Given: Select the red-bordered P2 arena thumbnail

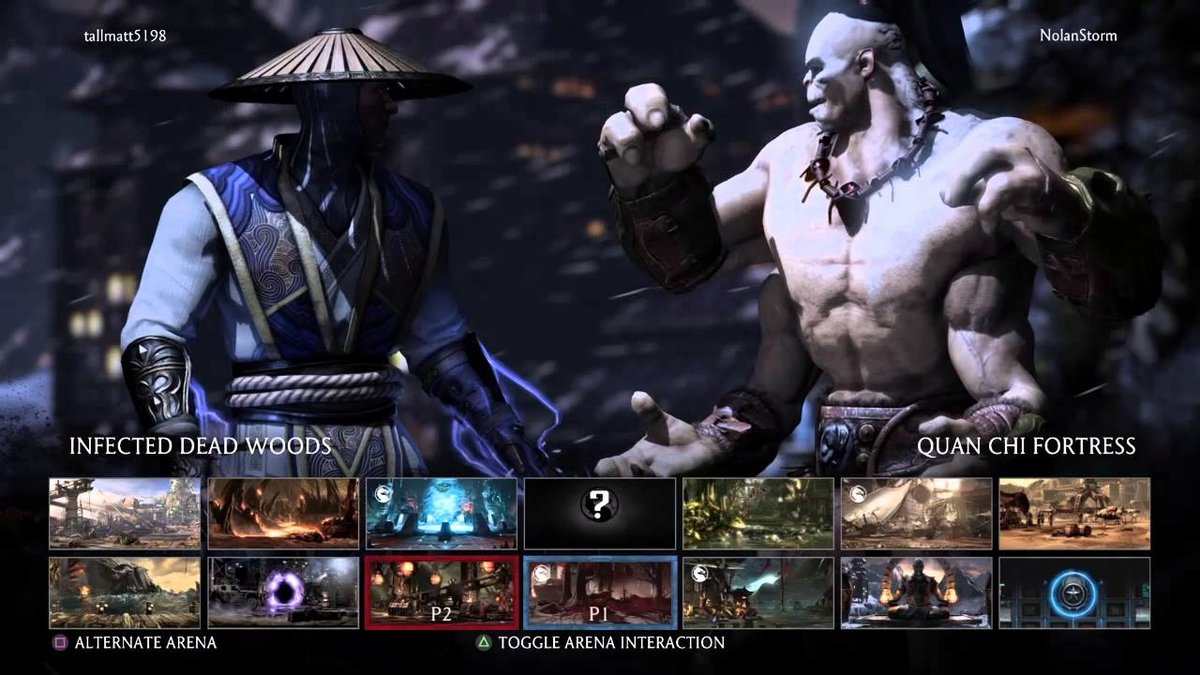Looking at the screenshot, I should (x=442, y=592).
